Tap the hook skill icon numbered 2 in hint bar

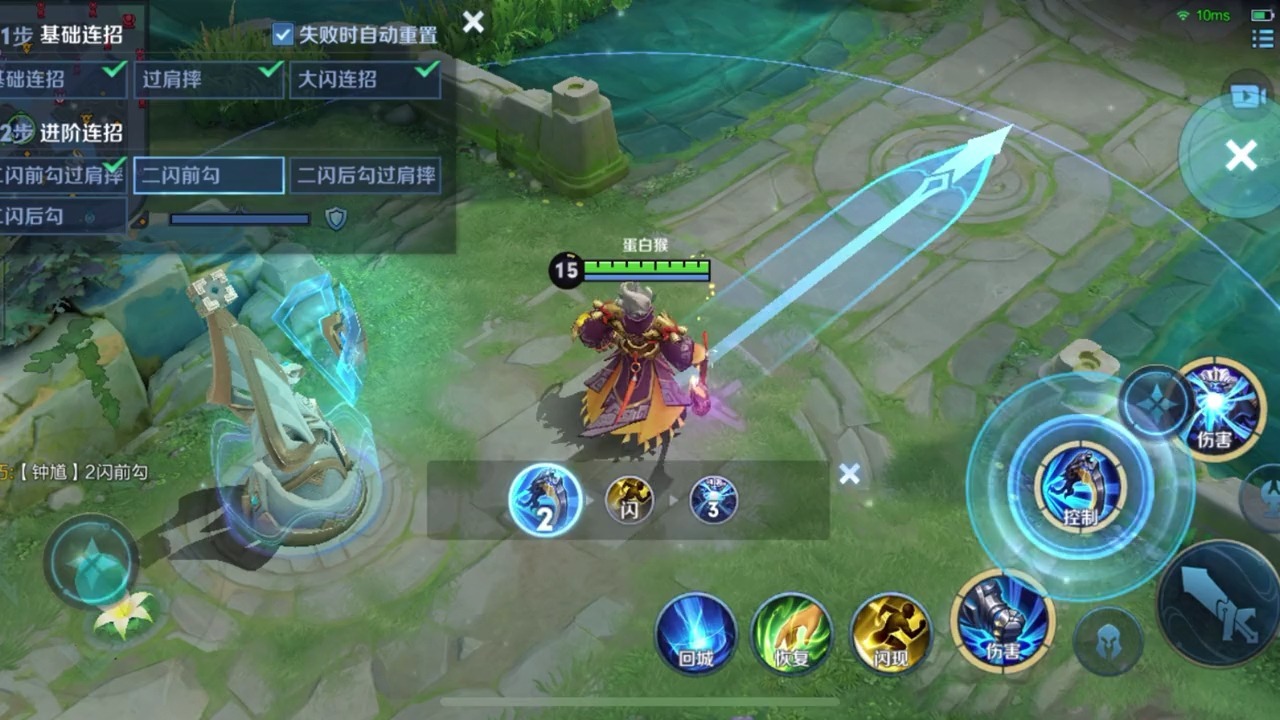[x=545, y=500]
